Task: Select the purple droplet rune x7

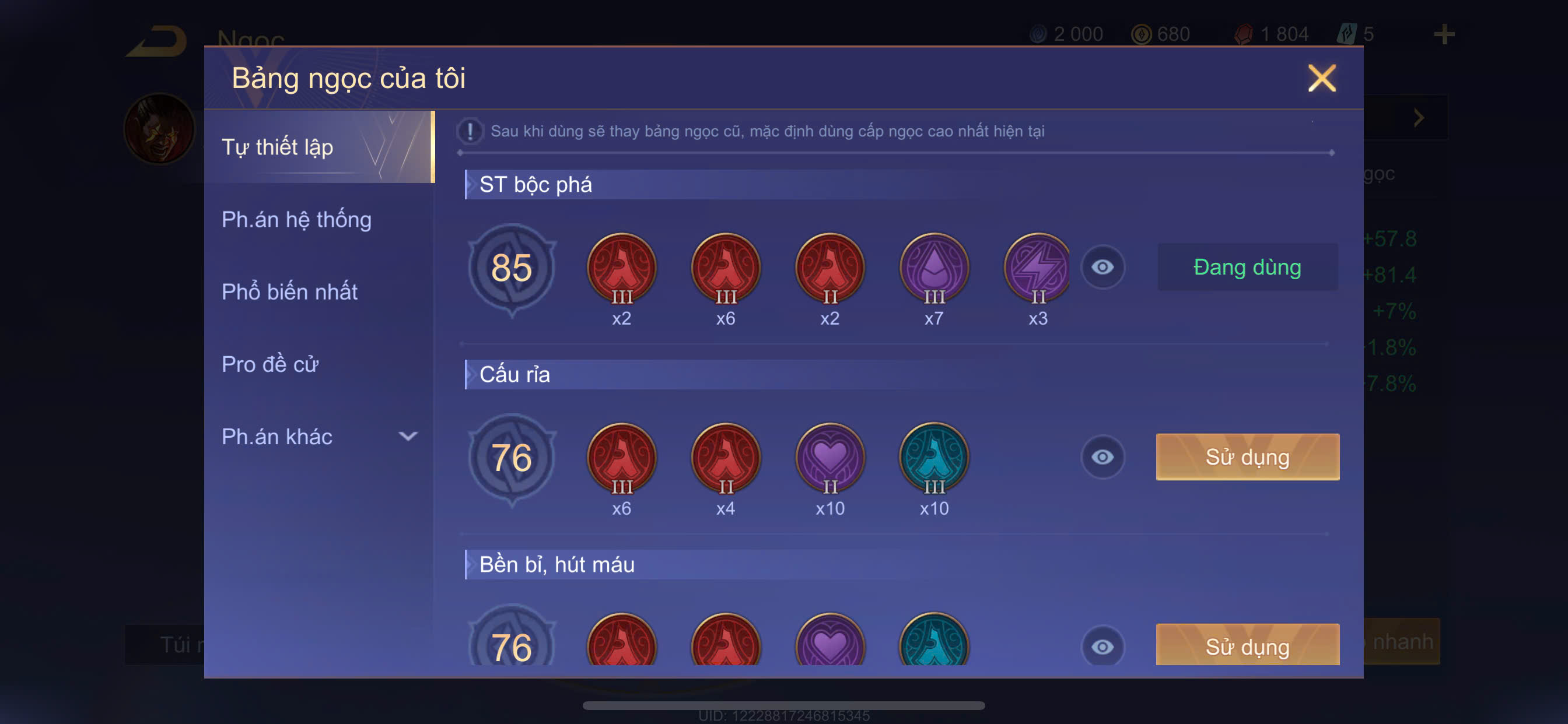Action: 934,268
